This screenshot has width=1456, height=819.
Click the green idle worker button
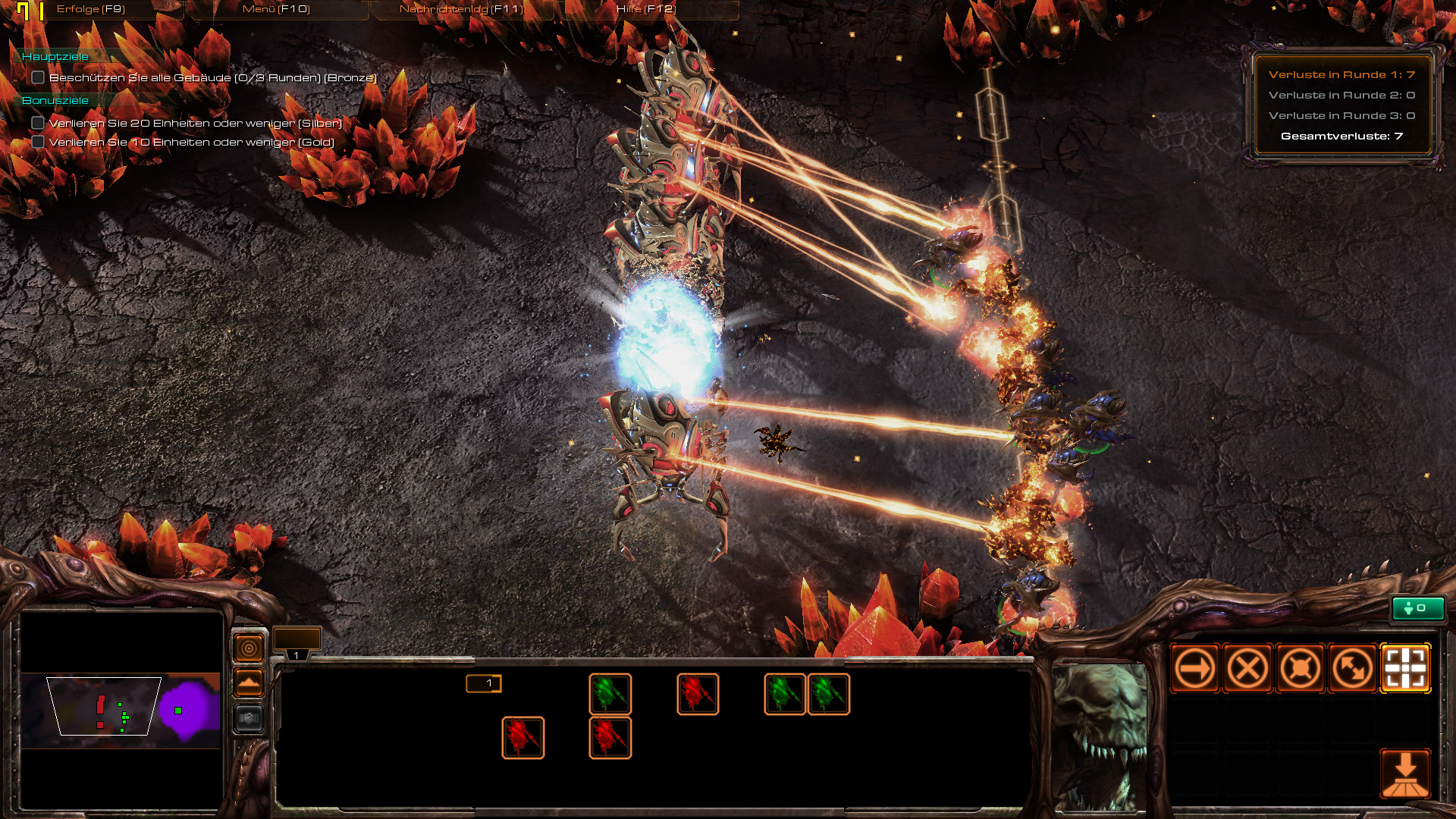(x=1417, y=608)
